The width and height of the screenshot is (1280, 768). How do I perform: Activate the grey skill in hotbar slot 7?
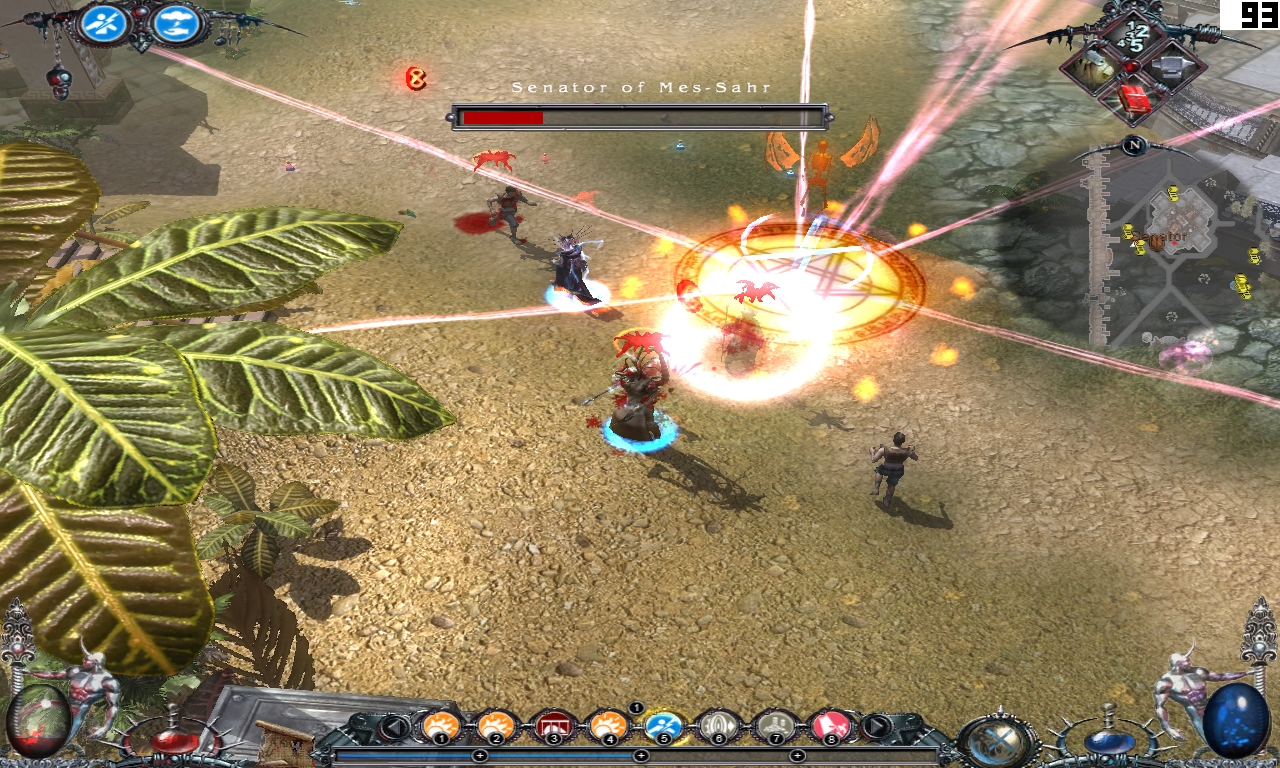tap(774, 725)
